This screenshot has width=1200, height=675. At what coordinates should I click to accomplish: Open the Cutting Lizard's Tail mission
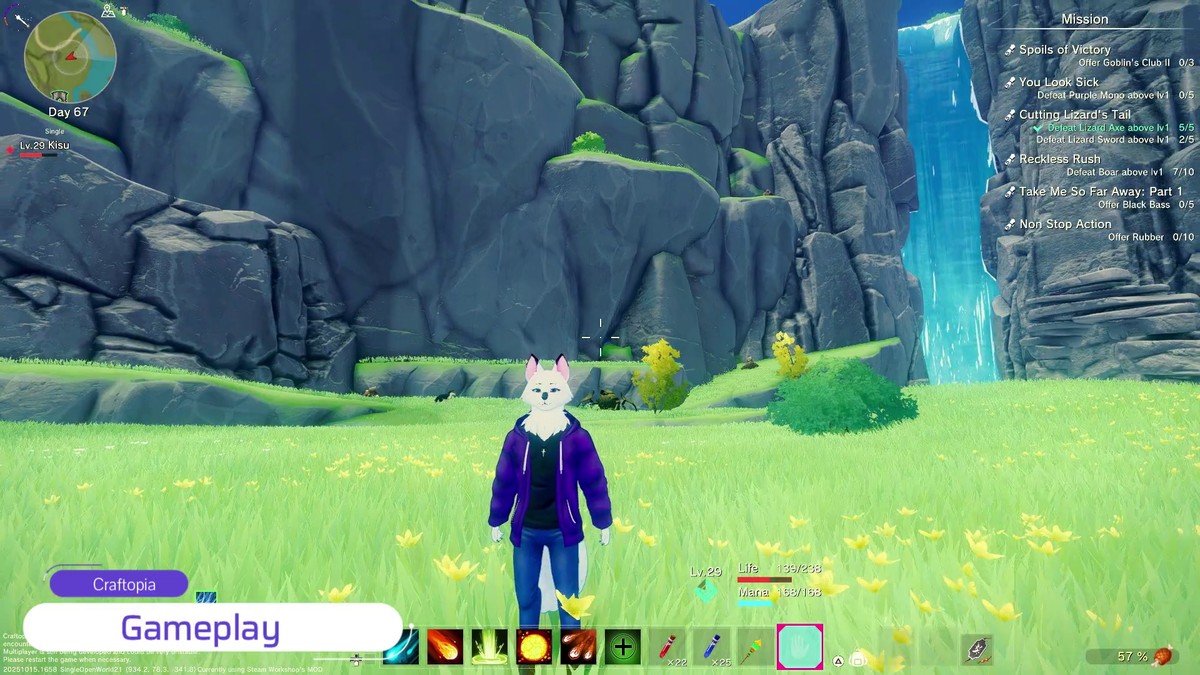click(1074, 115)
